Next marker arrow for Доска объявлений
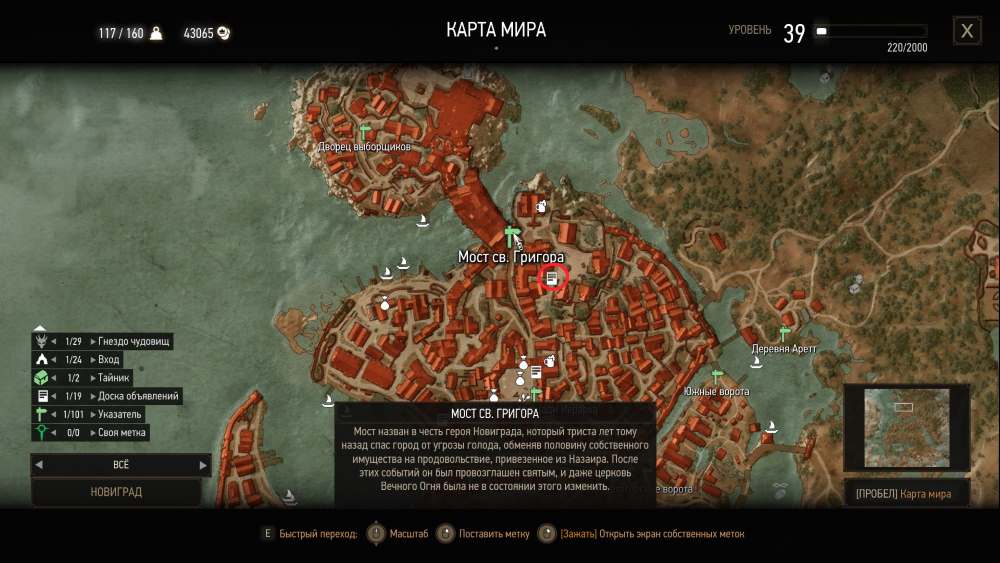This screenshot has height=563, width=1000. [94, 396]
